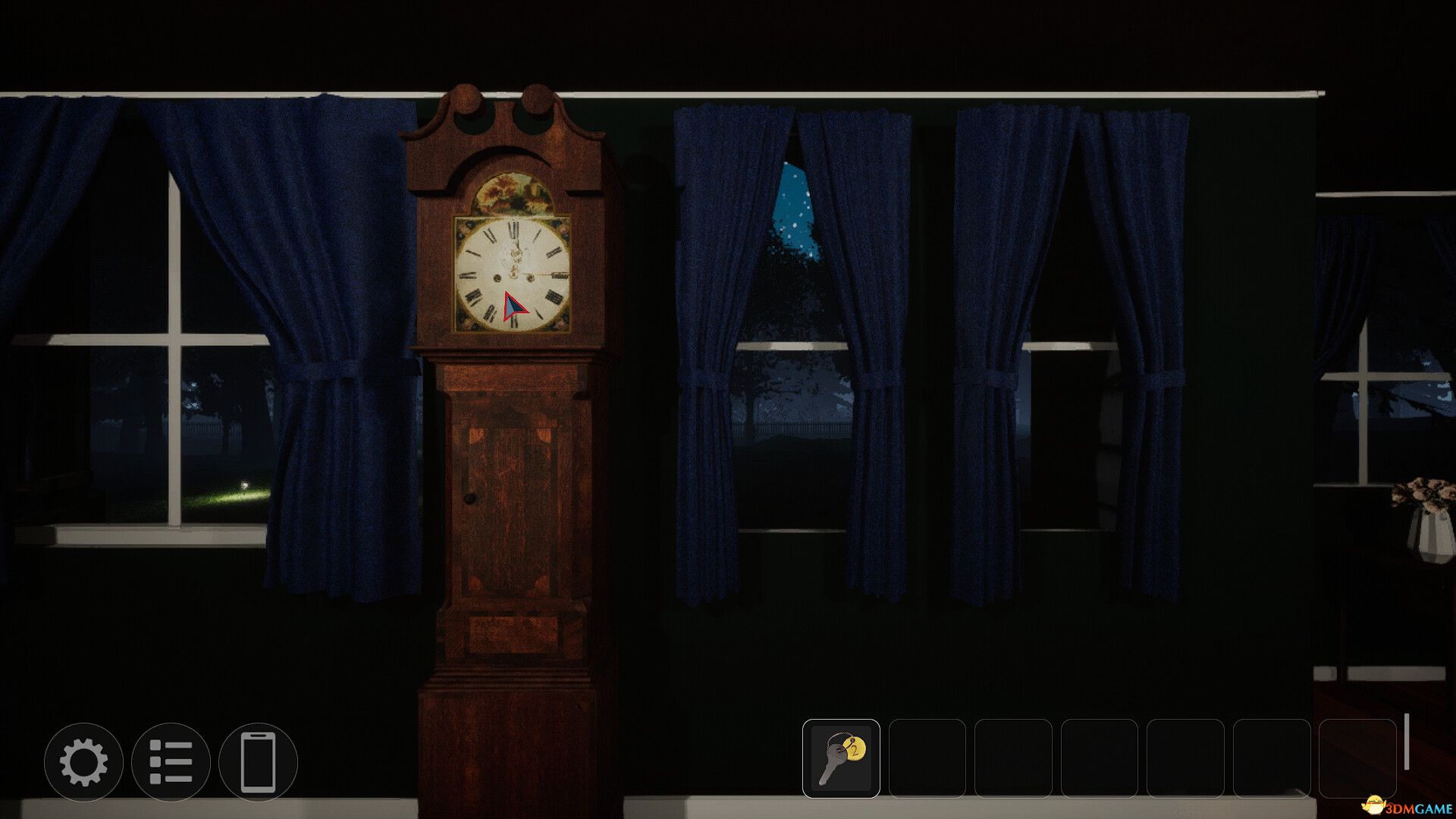Viewport: 1456px width, 819px height.
Task: Open the in-game phone
Action: click(258, 761)
